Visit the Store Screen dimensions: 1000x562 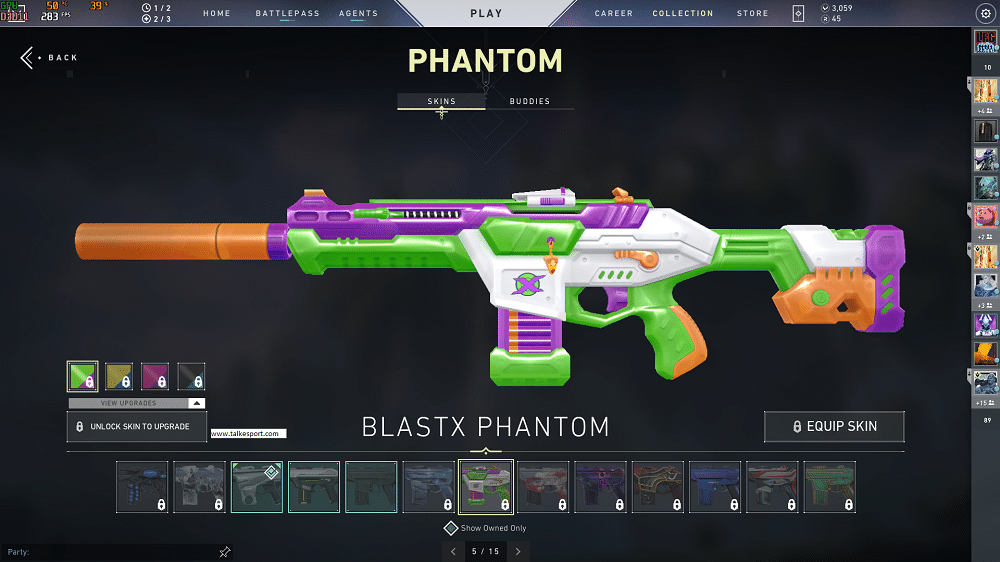752,14
